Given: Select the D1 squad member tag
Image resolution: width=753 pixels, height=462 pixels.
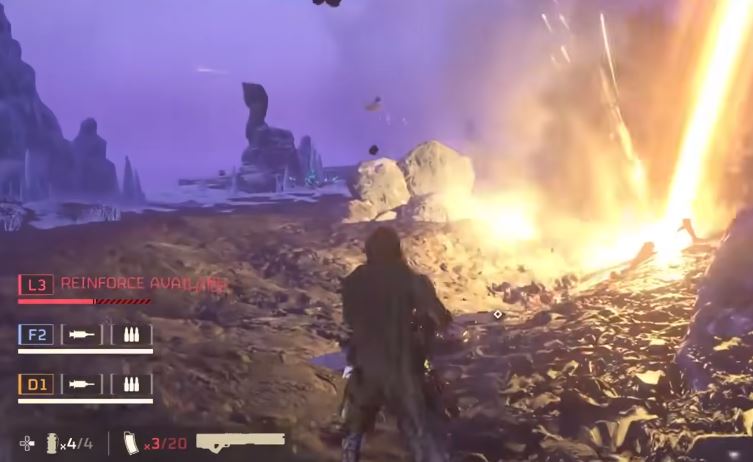Looking at the screenshot, I should (x=36, y=384).
